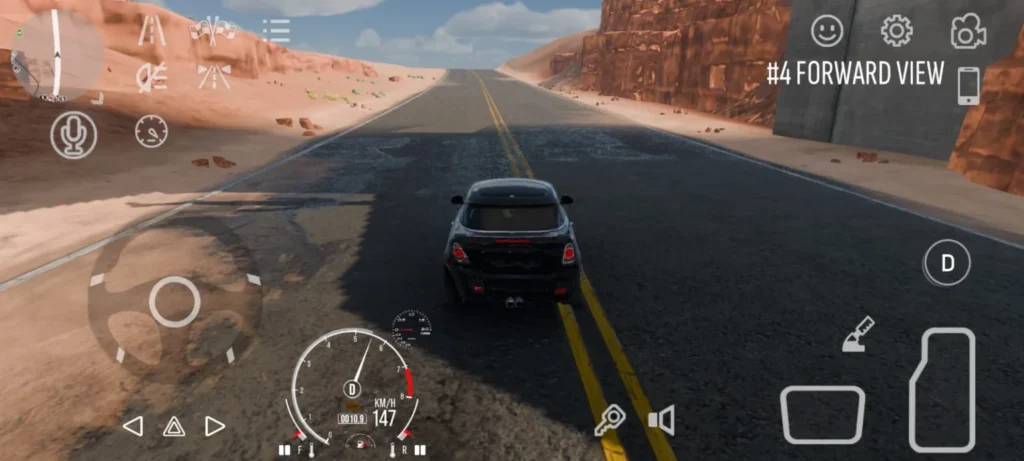The image size is (1024, 461).
Task: Switch view with the camera icon
Action: [x=967, y=32]
